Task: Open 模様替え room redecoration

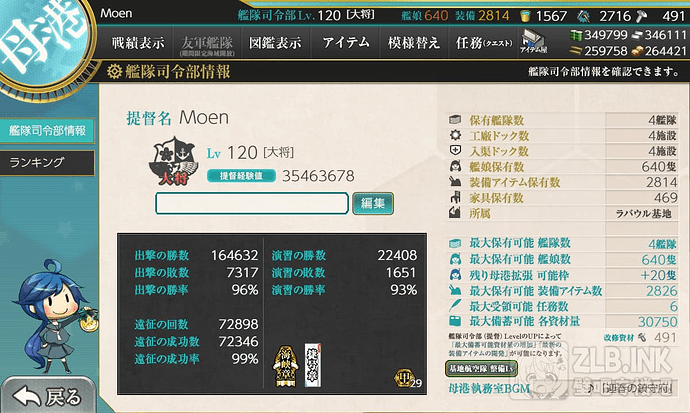Action: 413,43
